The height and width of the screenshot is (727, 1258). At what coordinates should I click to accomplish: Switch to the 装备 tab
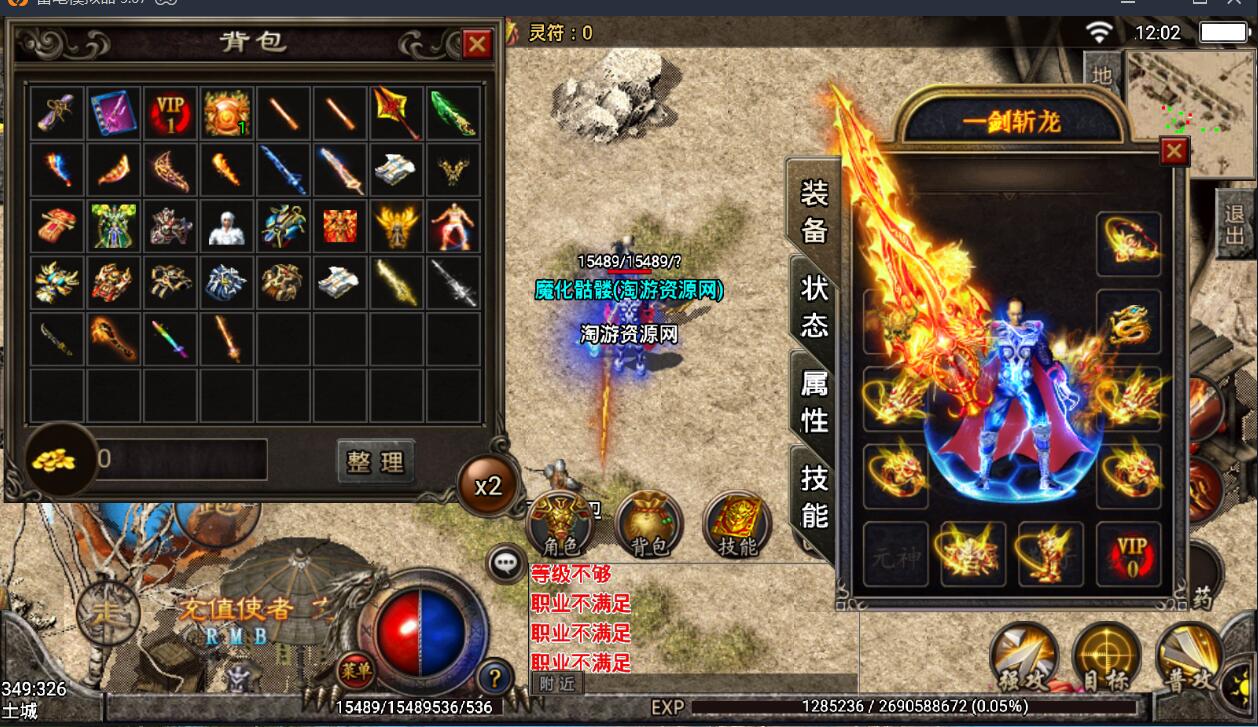pos(814,211)
